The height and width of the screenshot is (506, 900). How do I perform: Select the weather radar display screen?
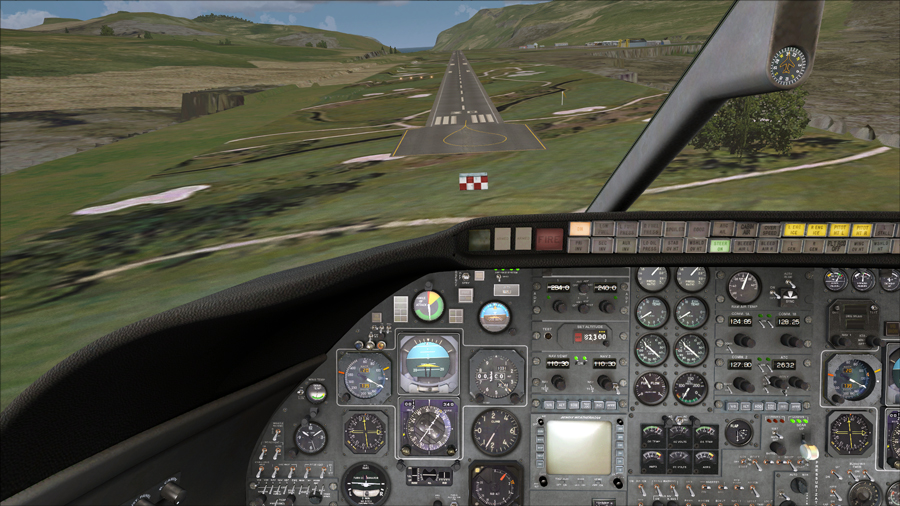click(578, 446)
